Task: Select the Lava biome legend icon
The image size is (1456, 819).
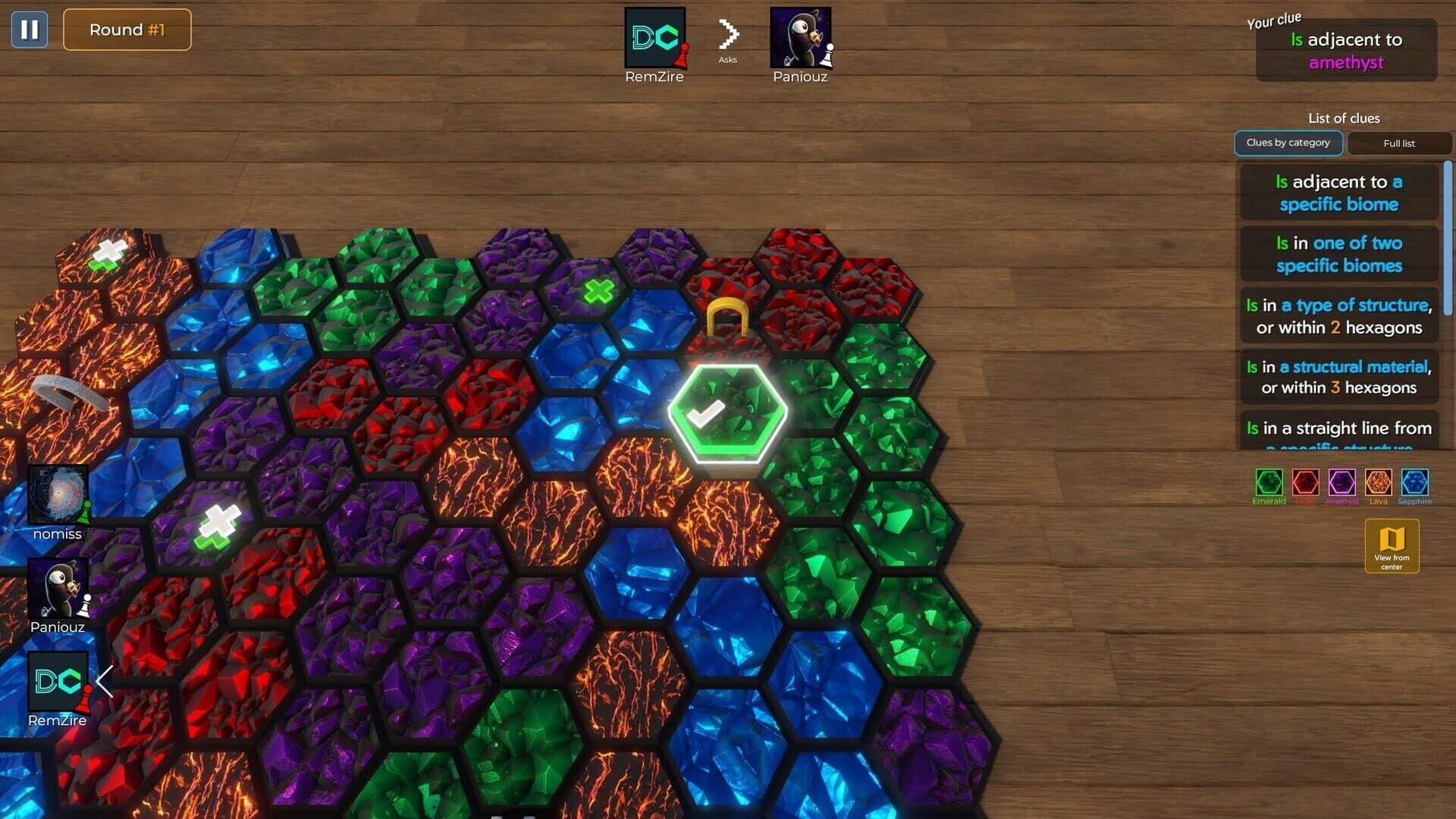Action: (x=1379, y=483)
